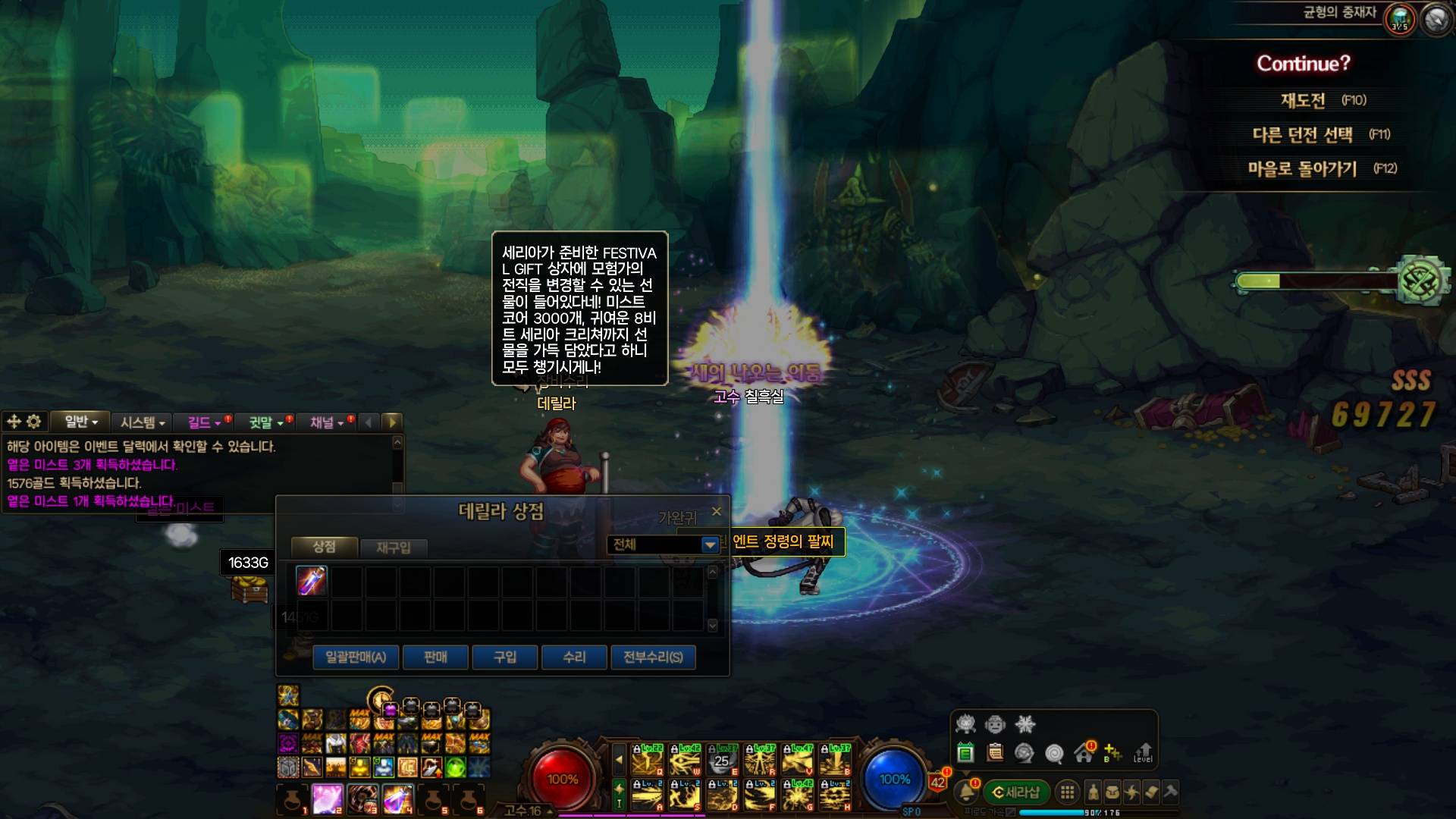Viewport: 1456px width, 819px height.
Task: Select the potion item in shop
Action: tap(311, 581)
